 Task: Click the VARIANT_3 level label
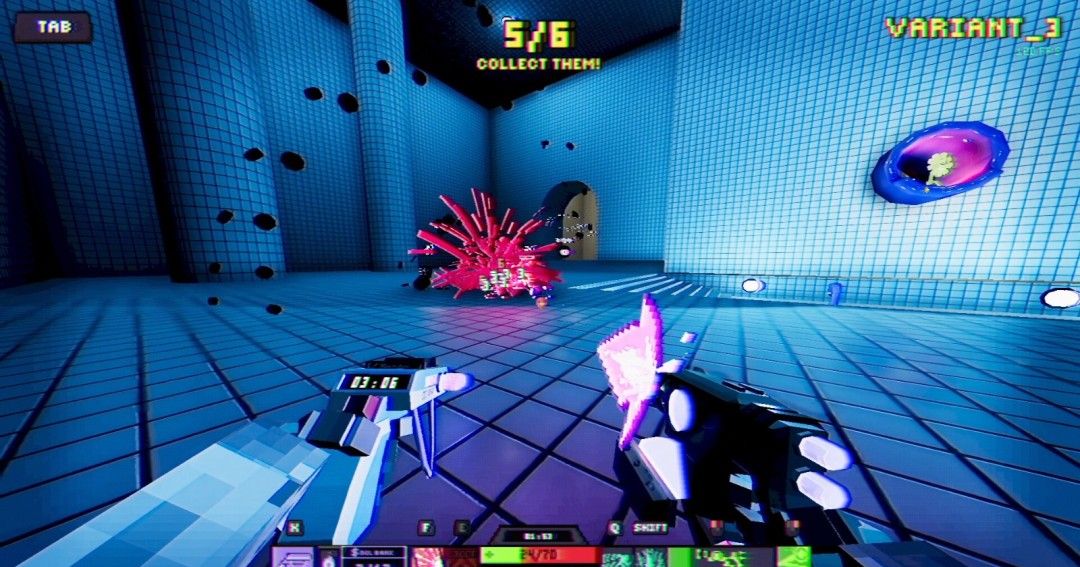[973, 28]
